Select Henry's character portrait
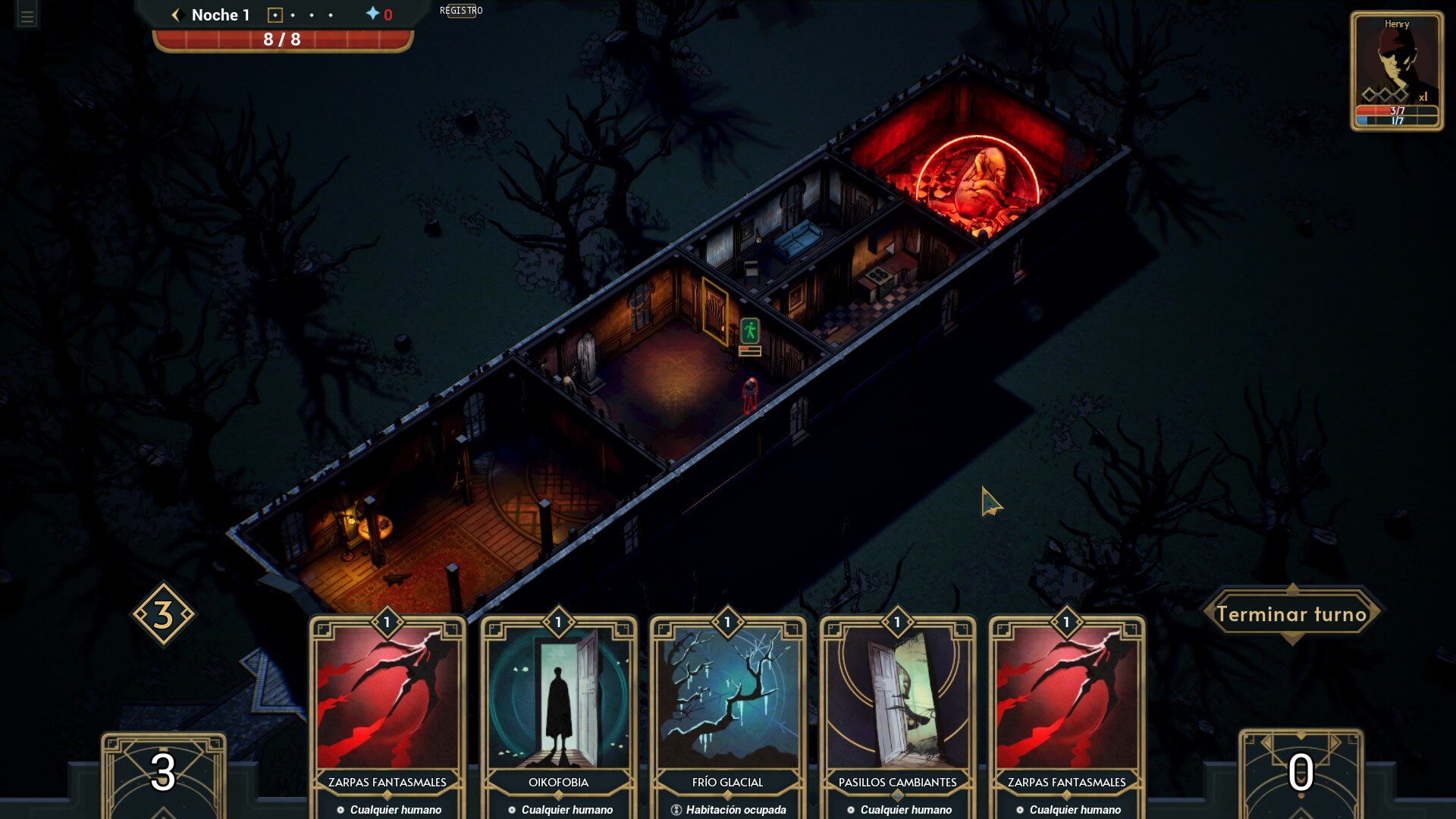 coord(1396,70)
